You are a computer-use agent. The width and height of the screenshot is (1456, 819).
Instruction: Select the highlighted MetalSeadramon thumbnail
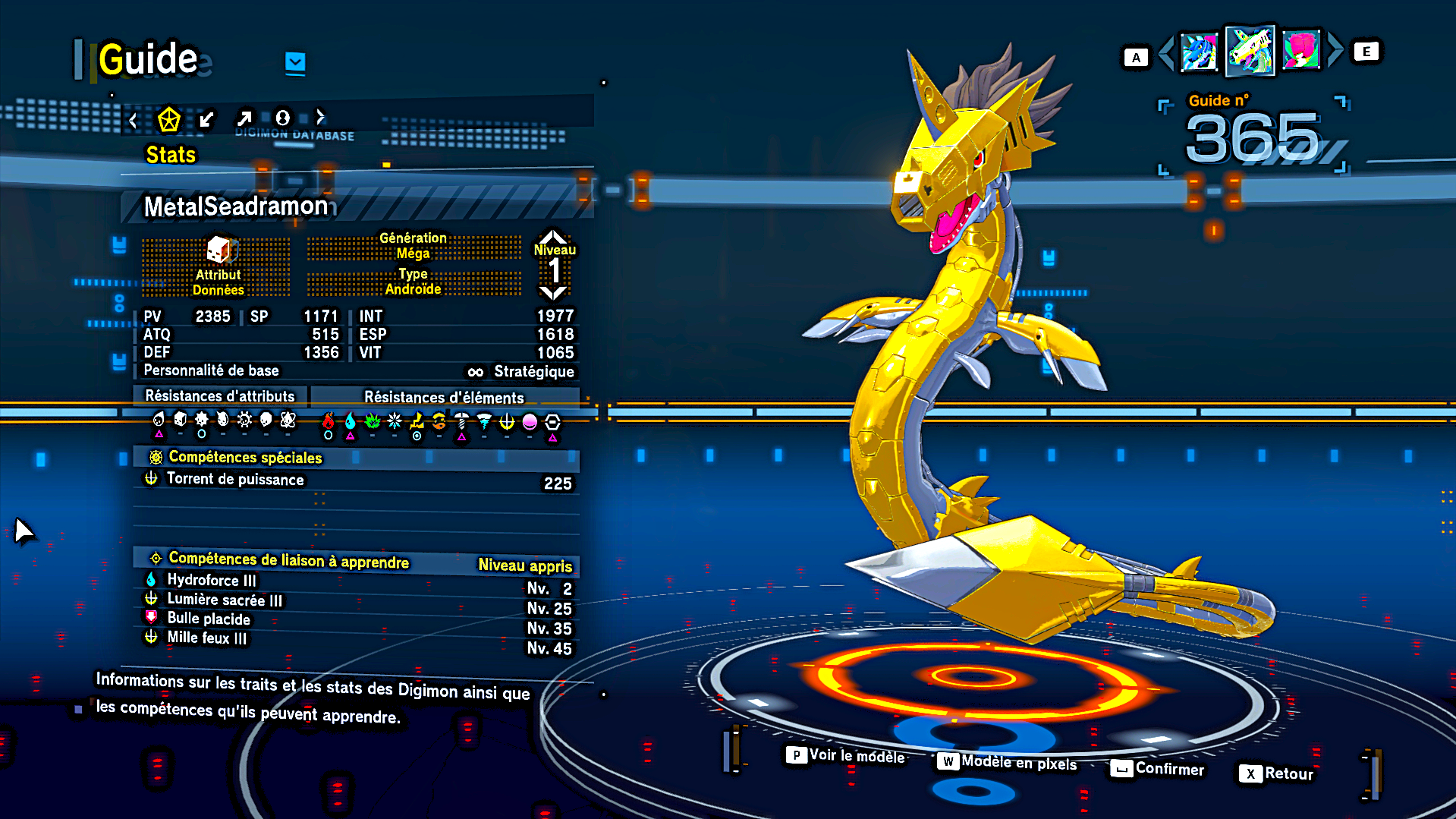1250,51
